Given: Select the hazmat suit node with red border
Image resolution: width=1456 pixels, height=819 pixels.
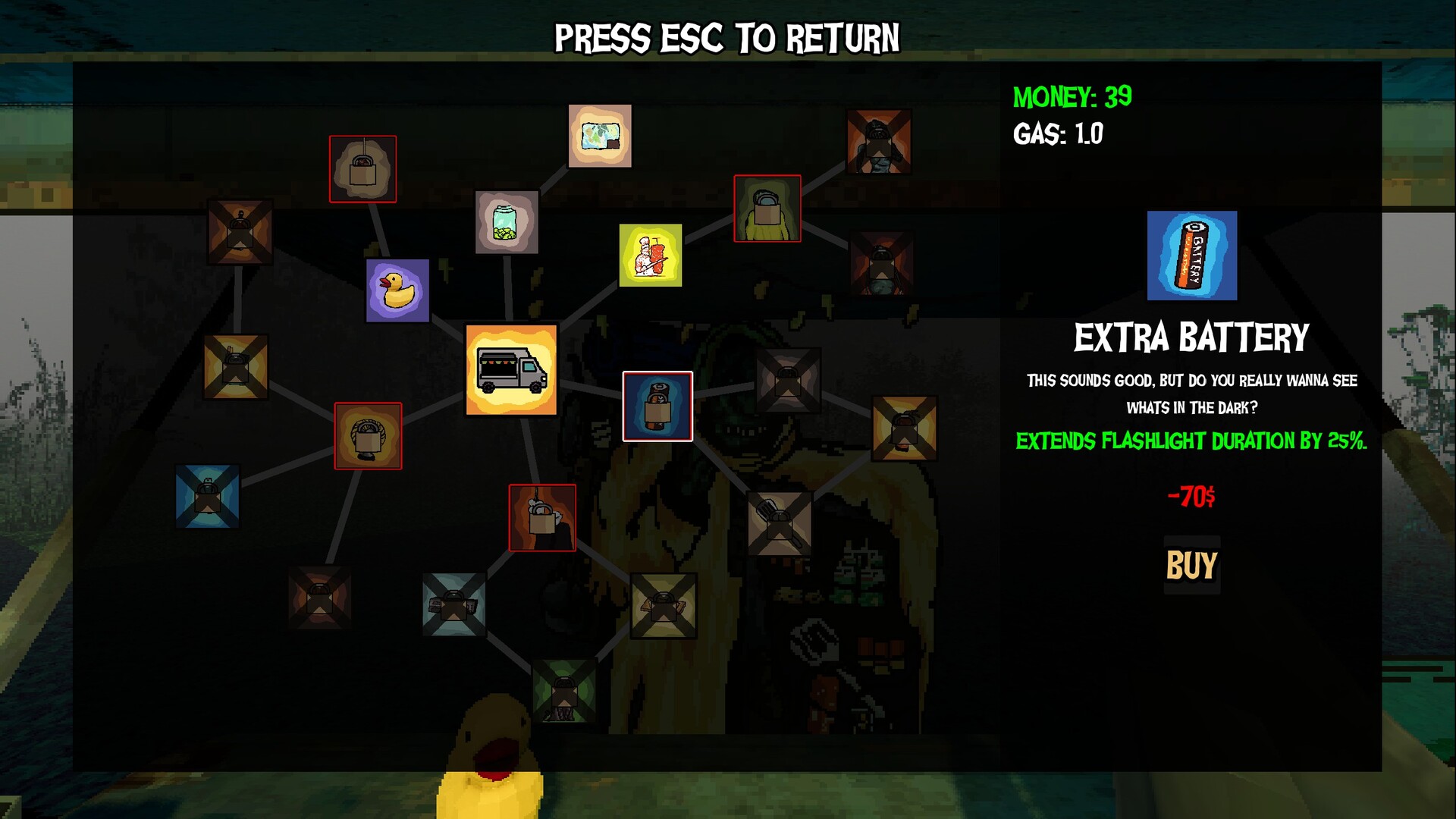Looking at the screenshot, I should 767,209.
